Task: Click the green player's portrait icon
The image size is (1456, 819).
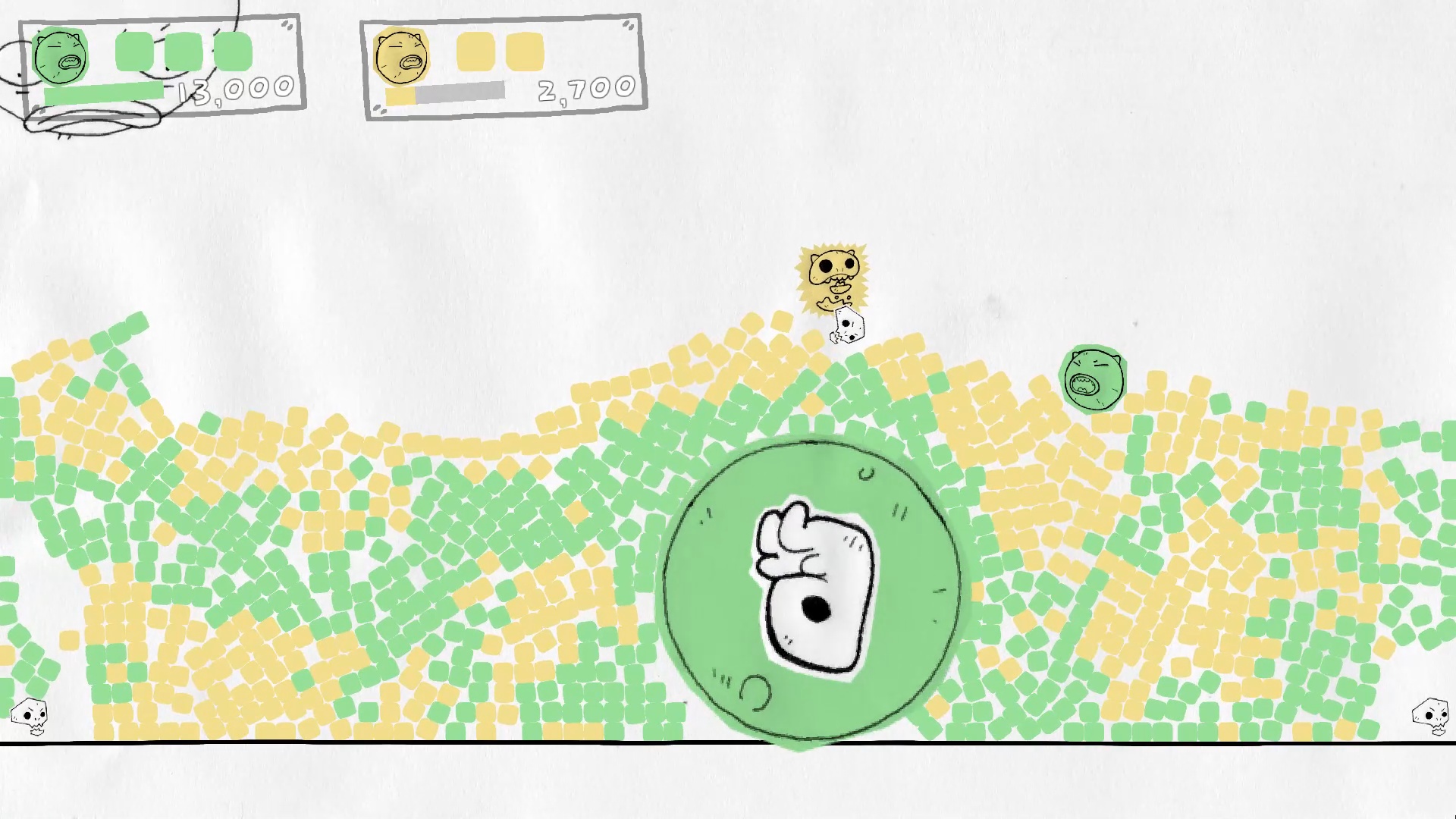Action: (61, 57)
